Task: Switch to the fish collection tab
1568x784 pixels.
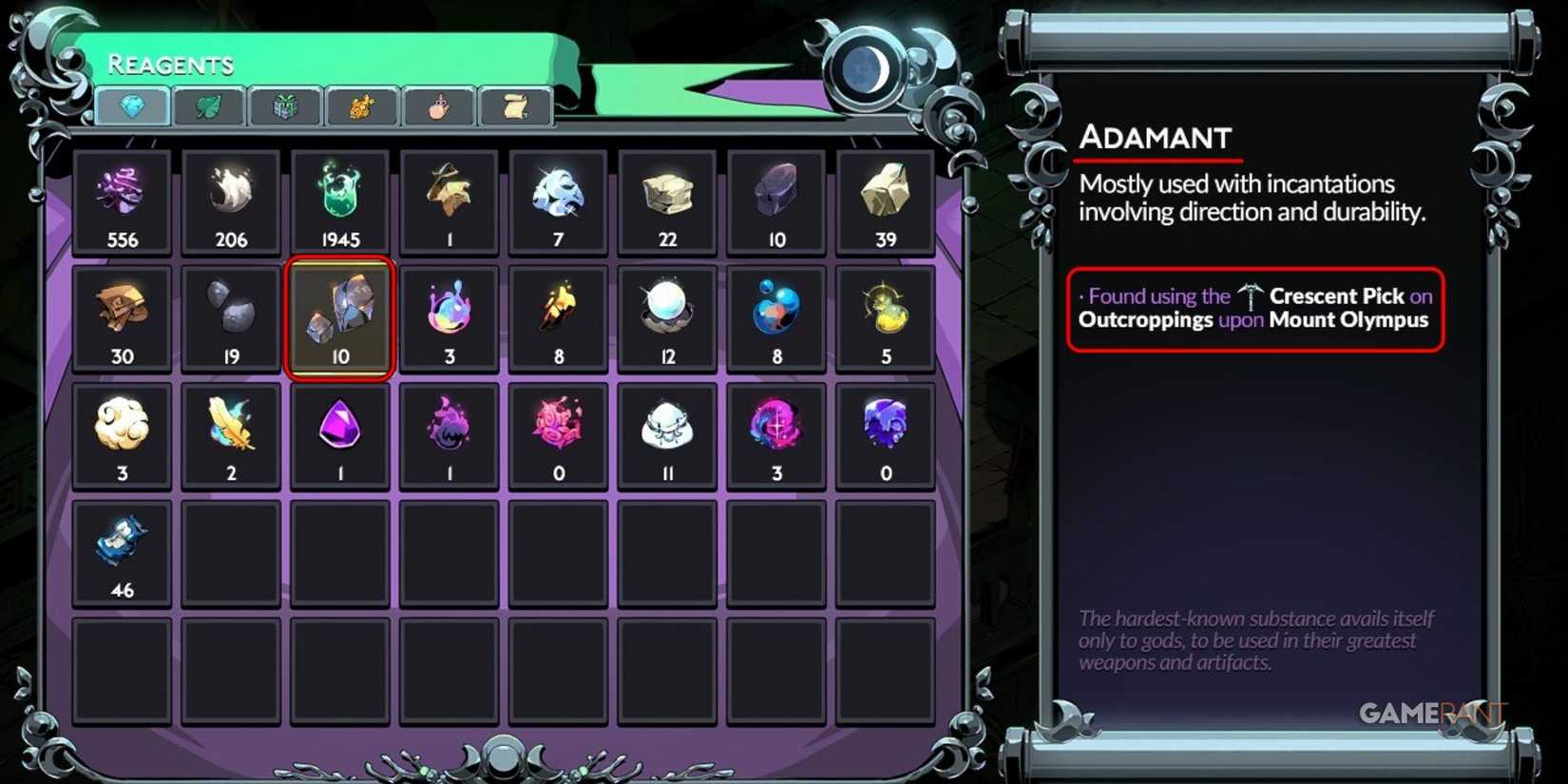Action: coord(361,107)
